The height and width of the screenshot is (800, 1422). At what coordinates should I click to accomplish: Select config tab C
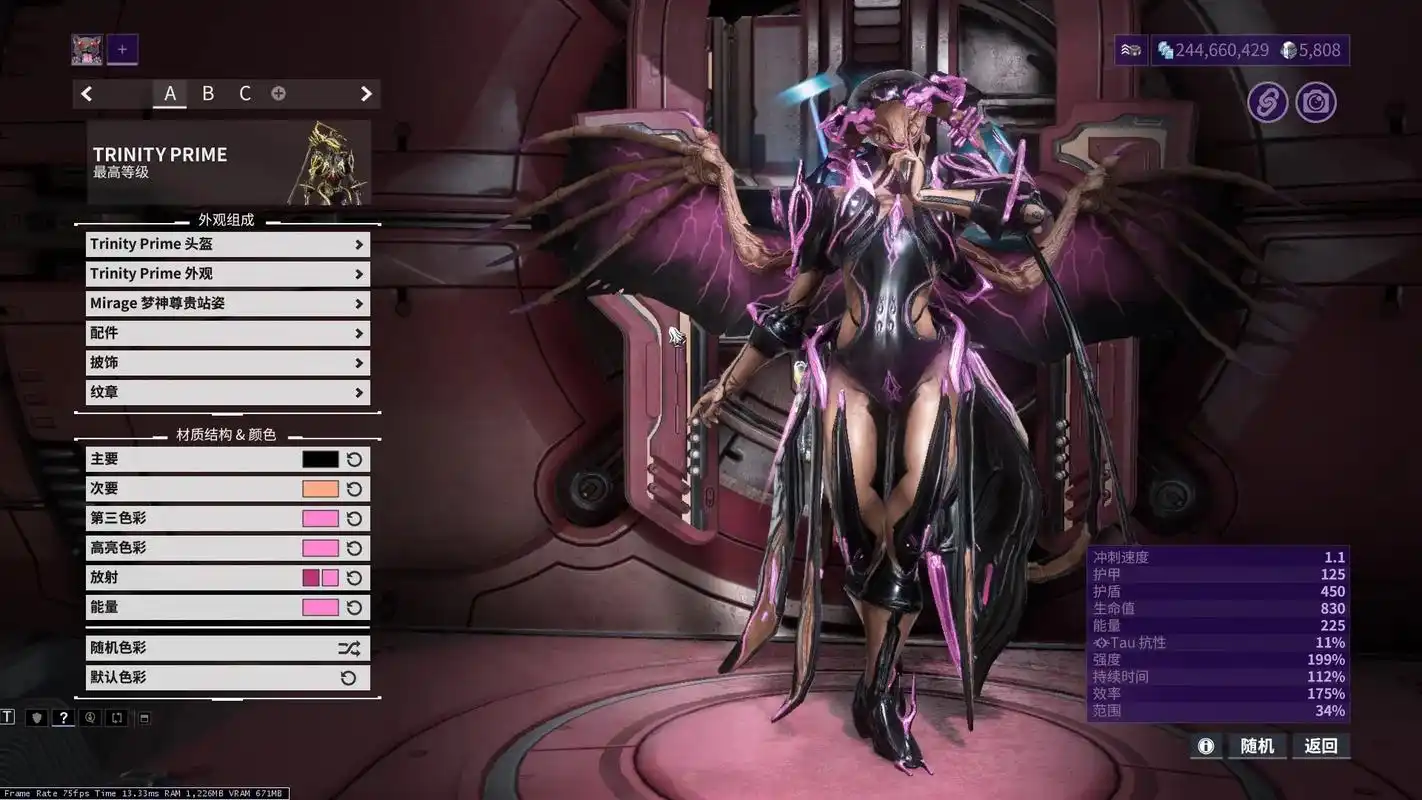coord(245,93)
